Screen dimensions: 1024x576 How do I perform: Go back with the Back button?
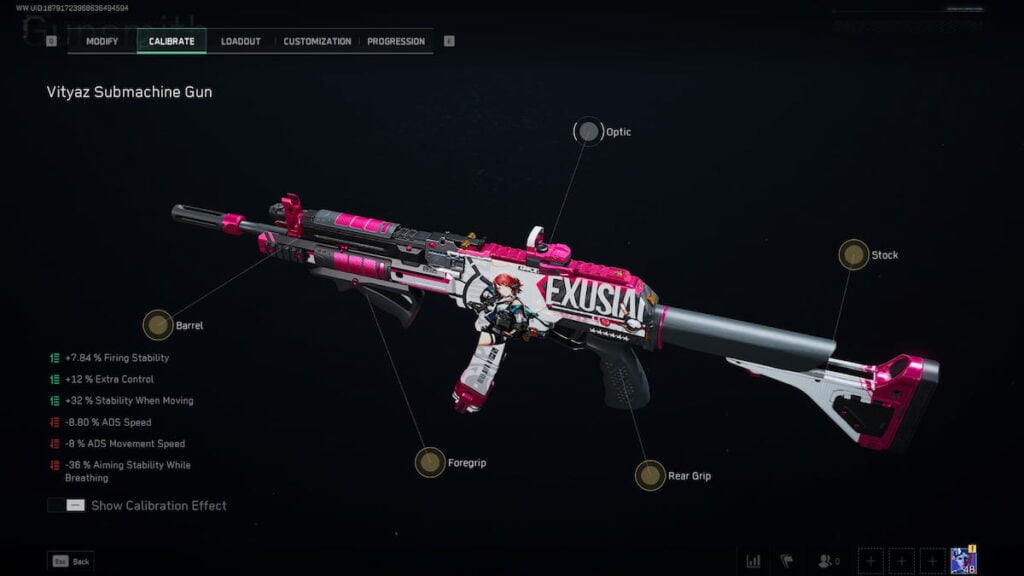pos(70,561)
